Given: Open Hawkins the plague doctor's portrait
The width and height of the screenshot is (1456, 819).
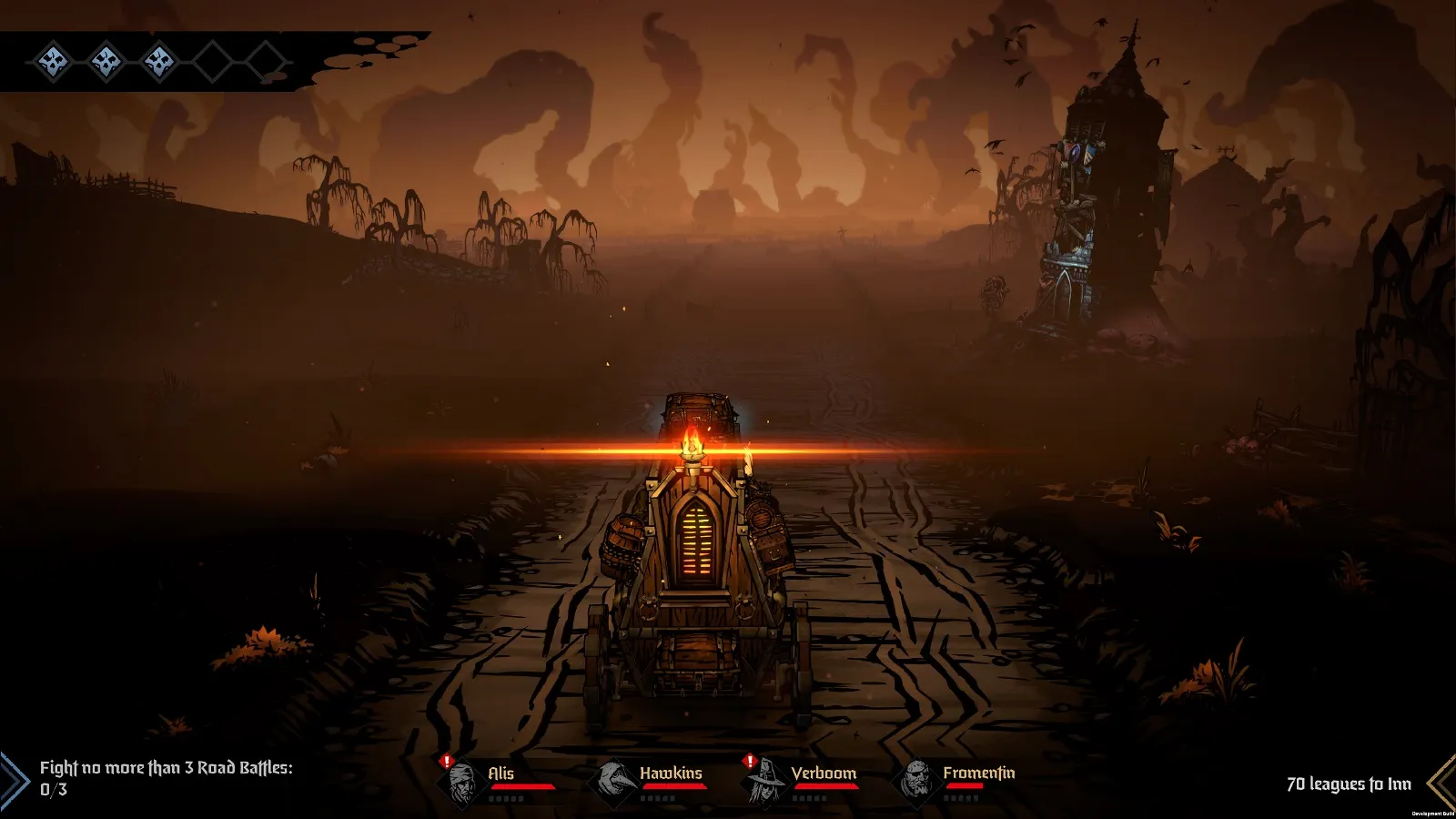Looking at the screenshot, I should pos(614,781).
